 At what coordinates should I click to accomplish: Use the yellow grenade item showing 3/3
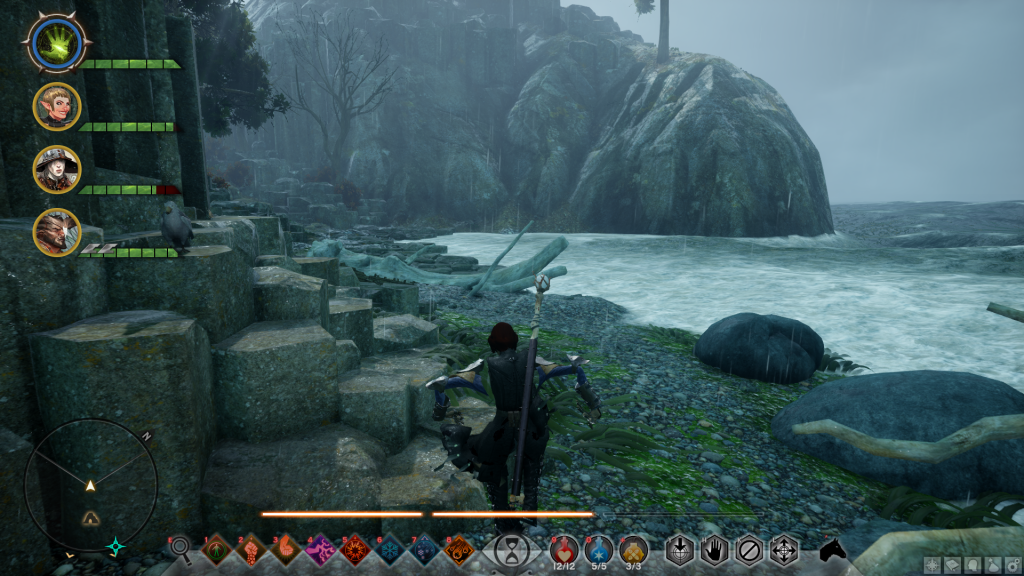click(633, 548)
